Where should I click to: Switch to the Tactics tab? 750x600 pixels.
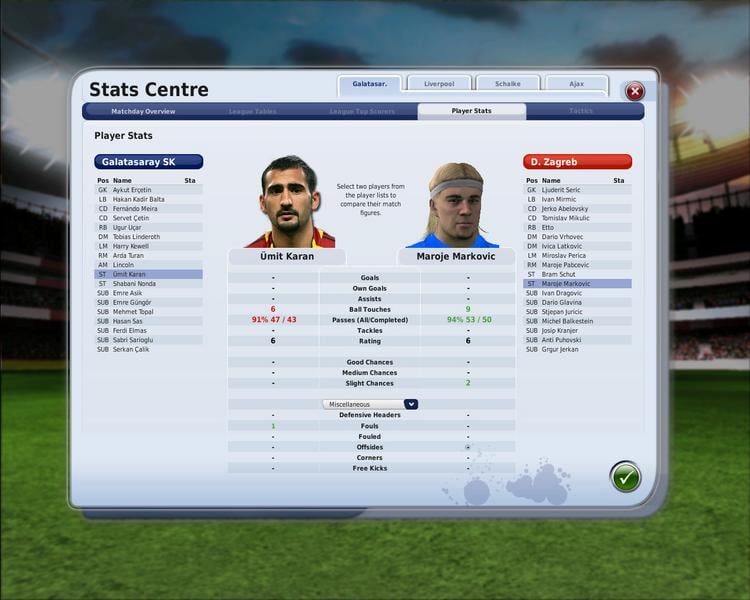pos(580,111)
